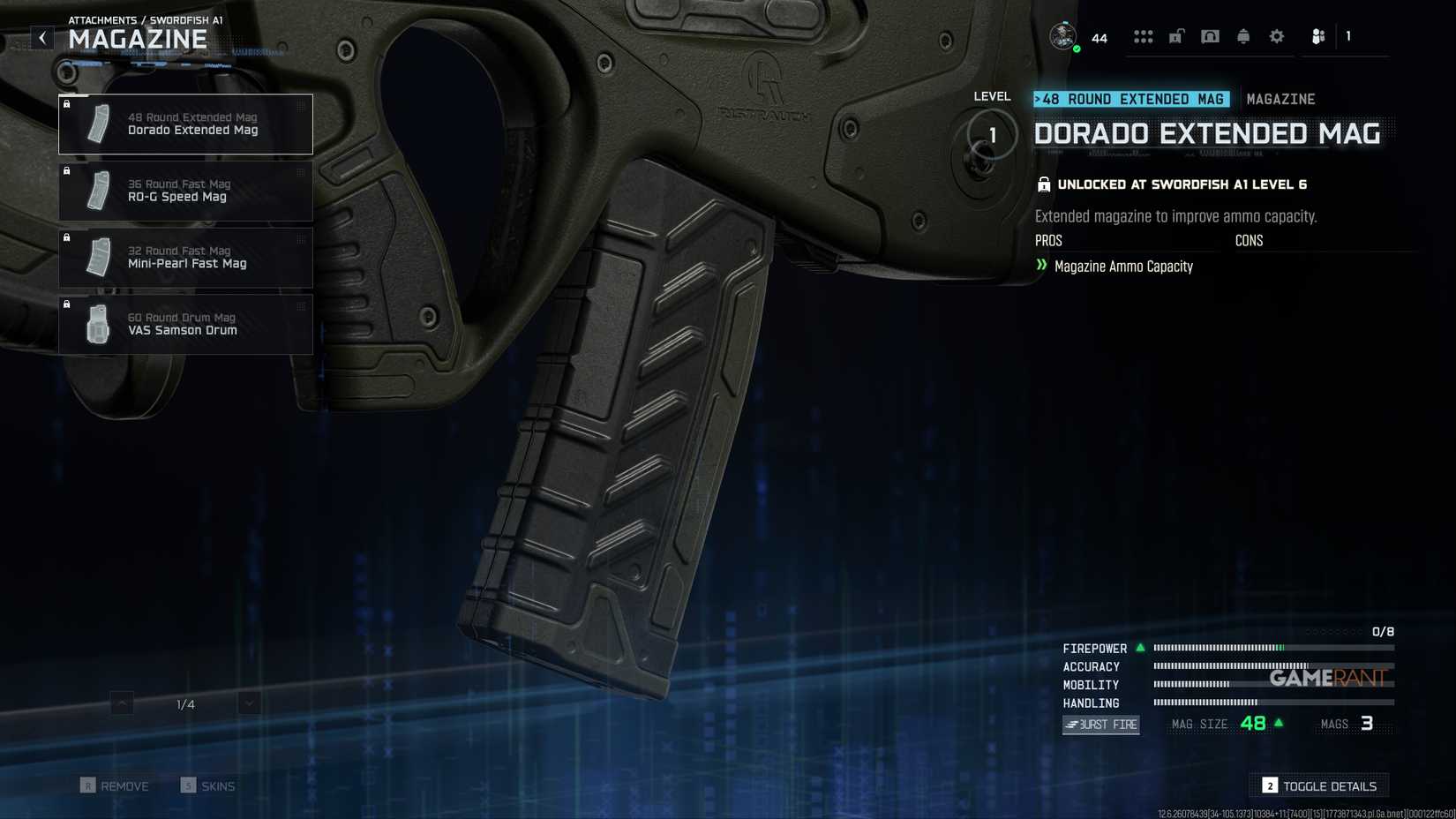Open notifications via the bell icon
The image size is (1456, 819).
click(1243, 36)
